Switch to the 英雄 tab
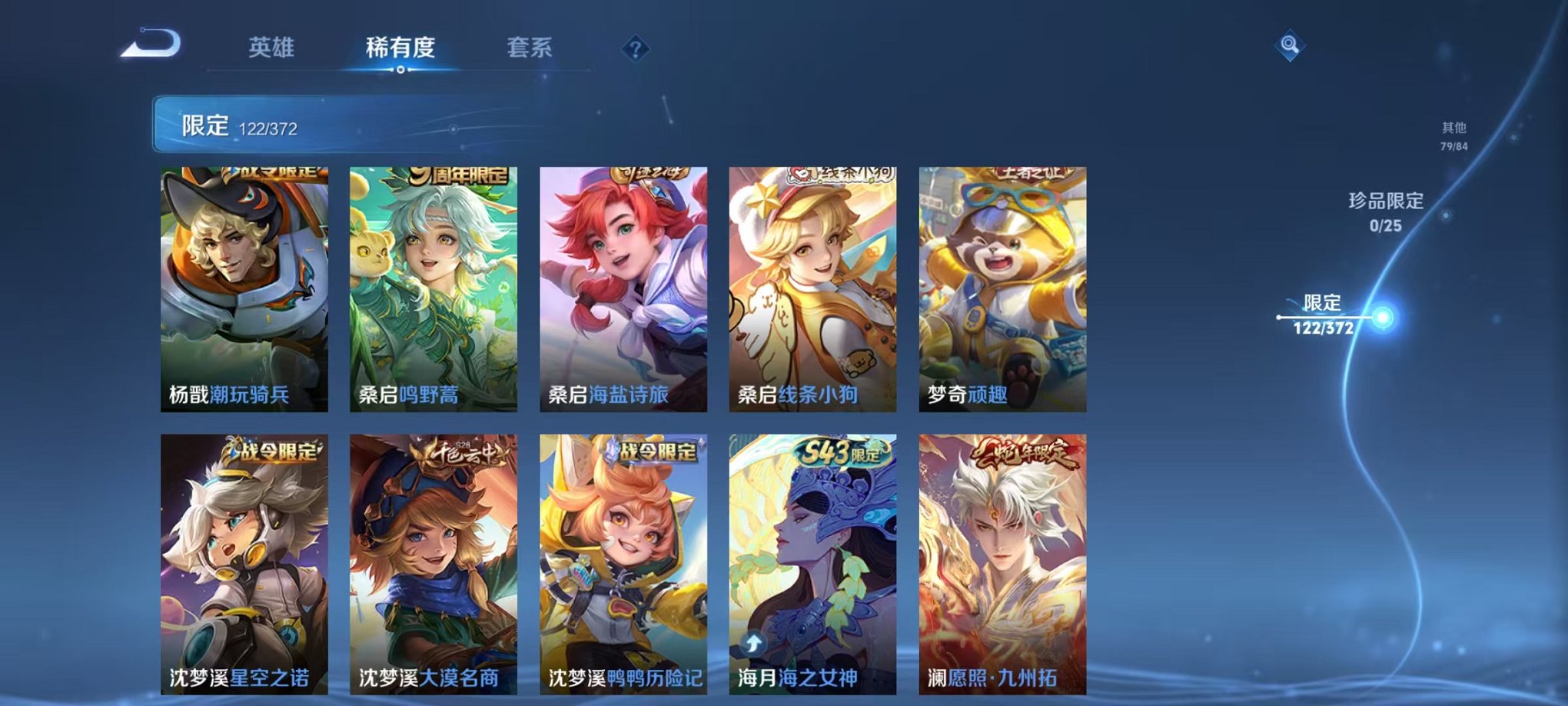The width and height of the screenshot is (1568, 706). click(x=273, y=46)
